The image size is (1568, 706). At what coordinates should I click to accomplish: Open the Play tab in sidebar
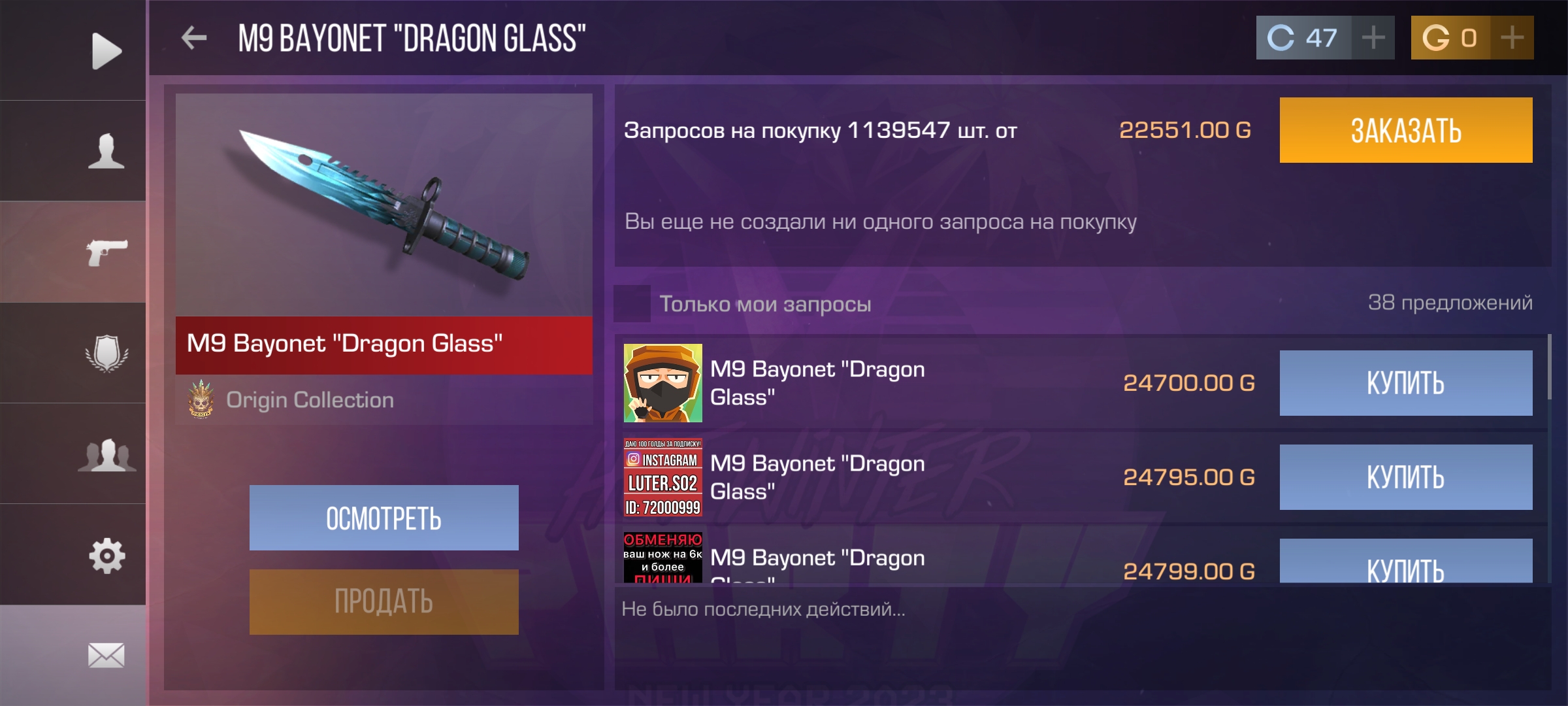pos(106,50)
